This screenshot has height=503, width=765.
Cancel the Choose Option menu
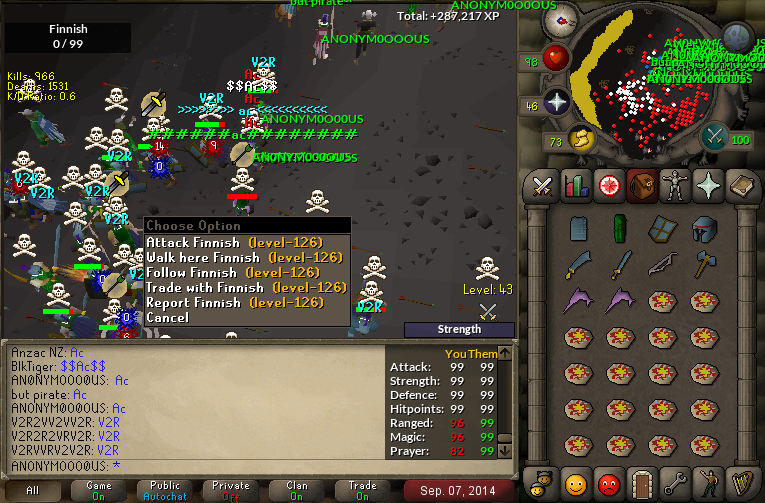167,318
